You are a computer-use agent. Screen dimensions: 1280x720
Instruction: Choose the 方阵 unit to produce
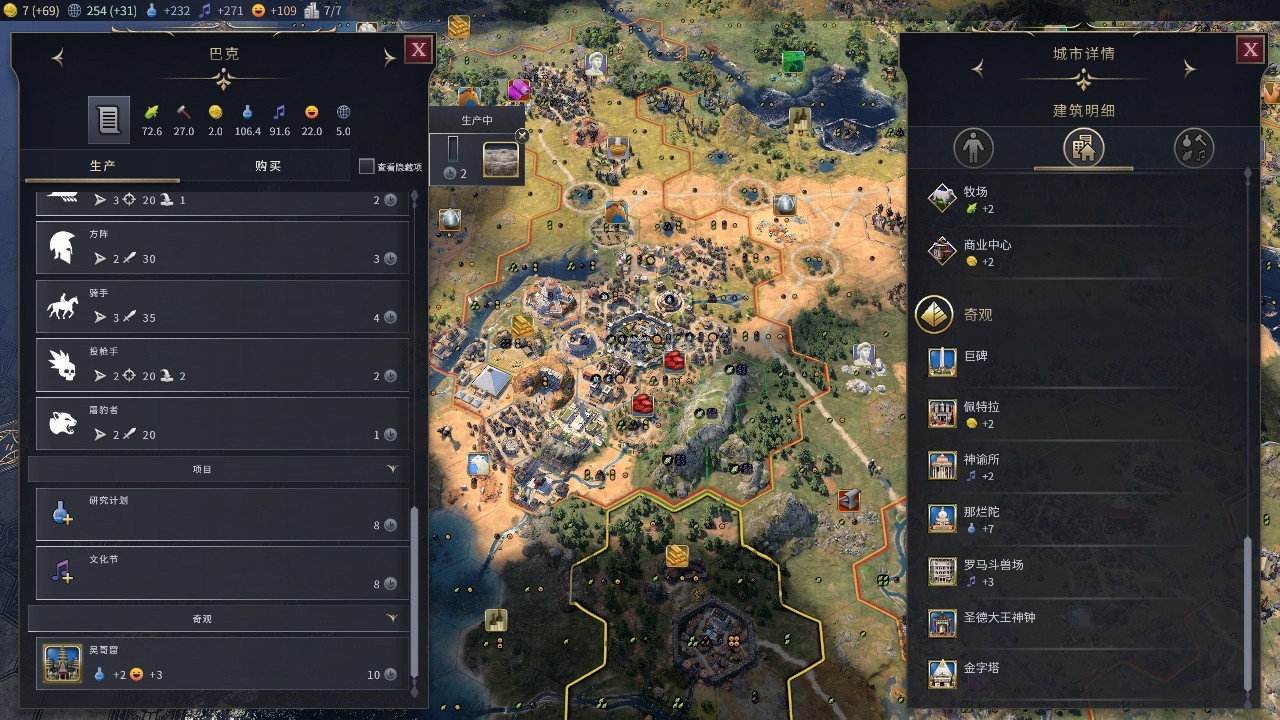pyautogui.click(x=222, y=247)
